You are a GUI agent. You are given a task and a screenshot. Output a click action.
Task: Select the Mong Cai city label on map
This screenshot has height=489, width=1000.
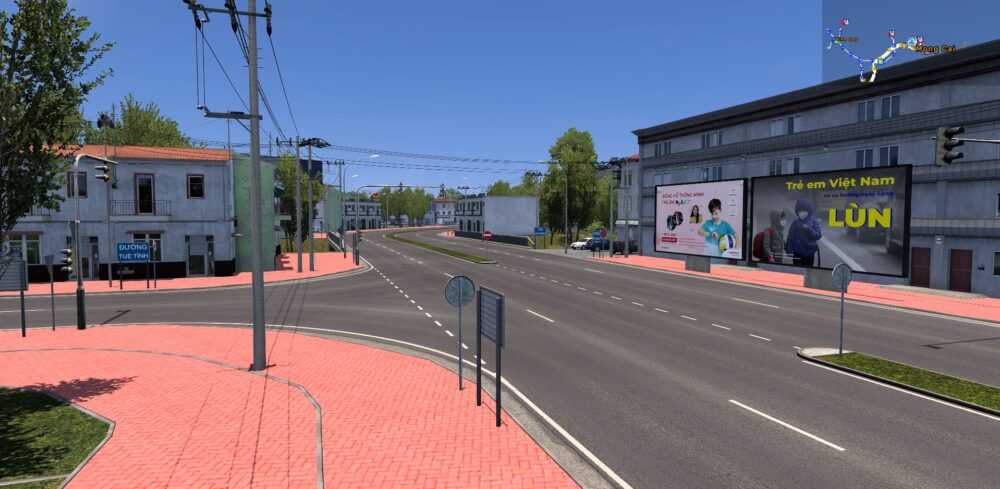pyautogui.click(x=935, y=48)
